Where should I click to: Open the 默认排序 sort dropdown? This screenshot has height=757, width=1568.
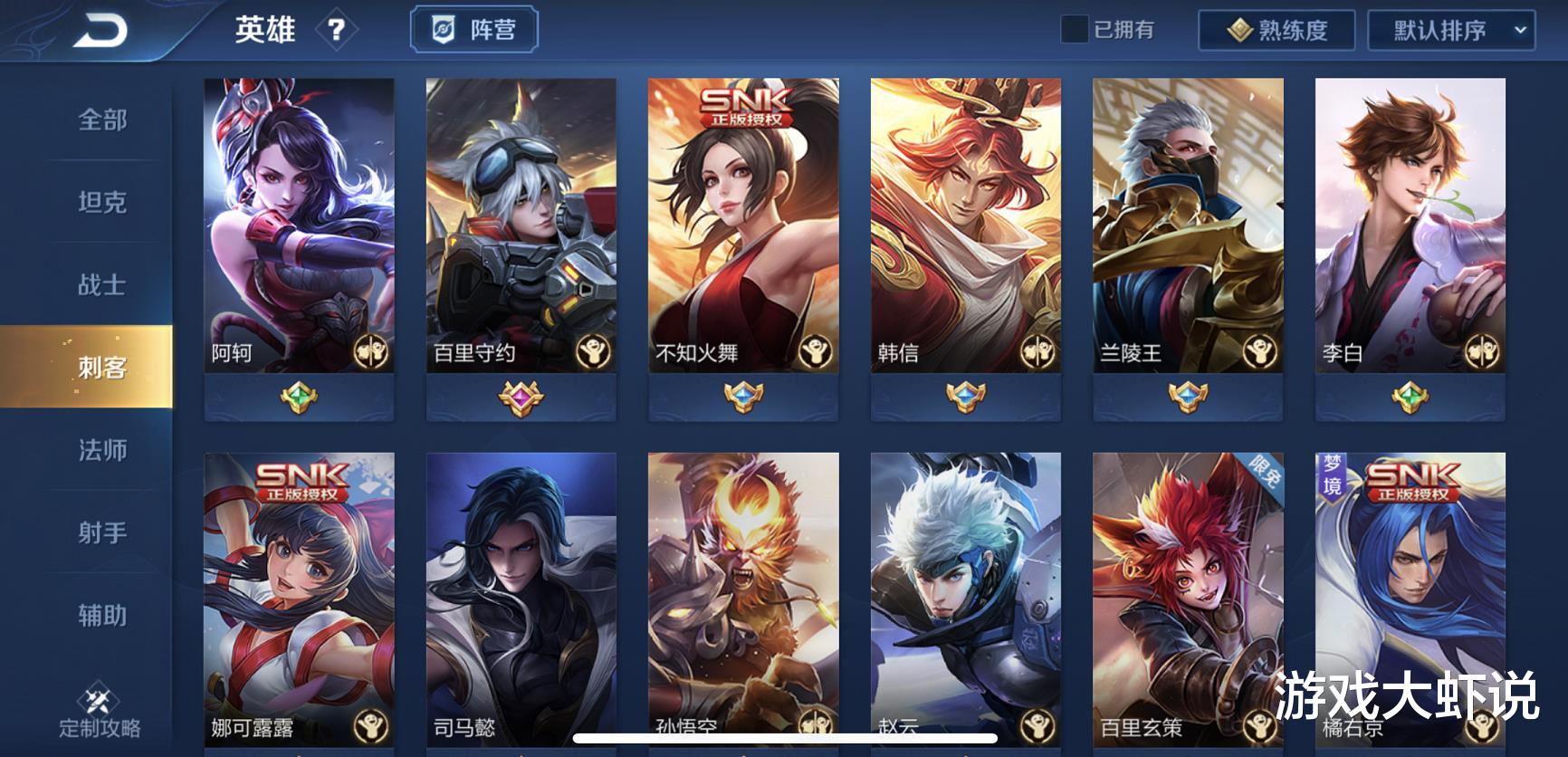1449,30
